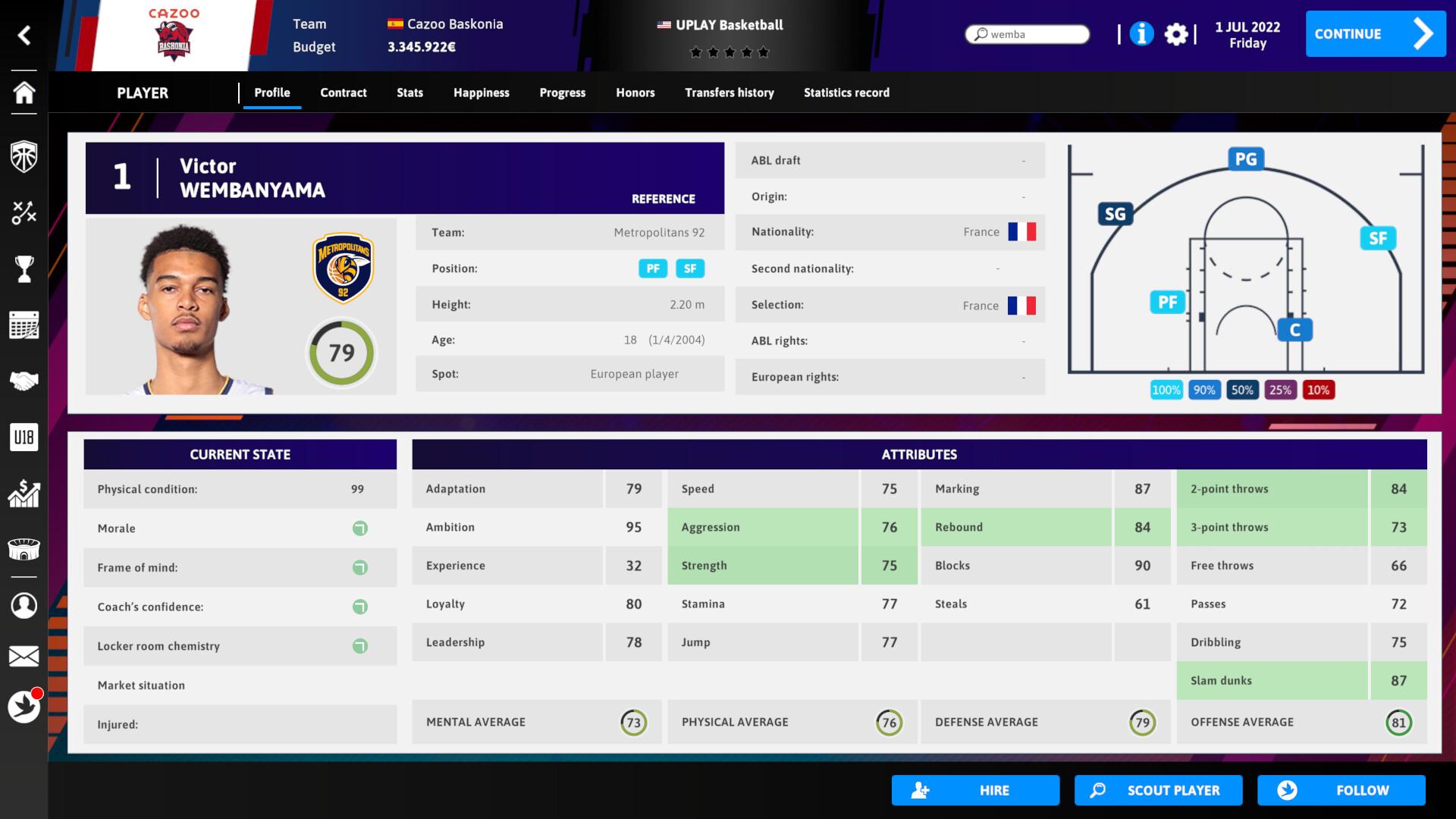View the Statistics record tab
This screenshot has height=819, width=1456.
pos(847,93)
